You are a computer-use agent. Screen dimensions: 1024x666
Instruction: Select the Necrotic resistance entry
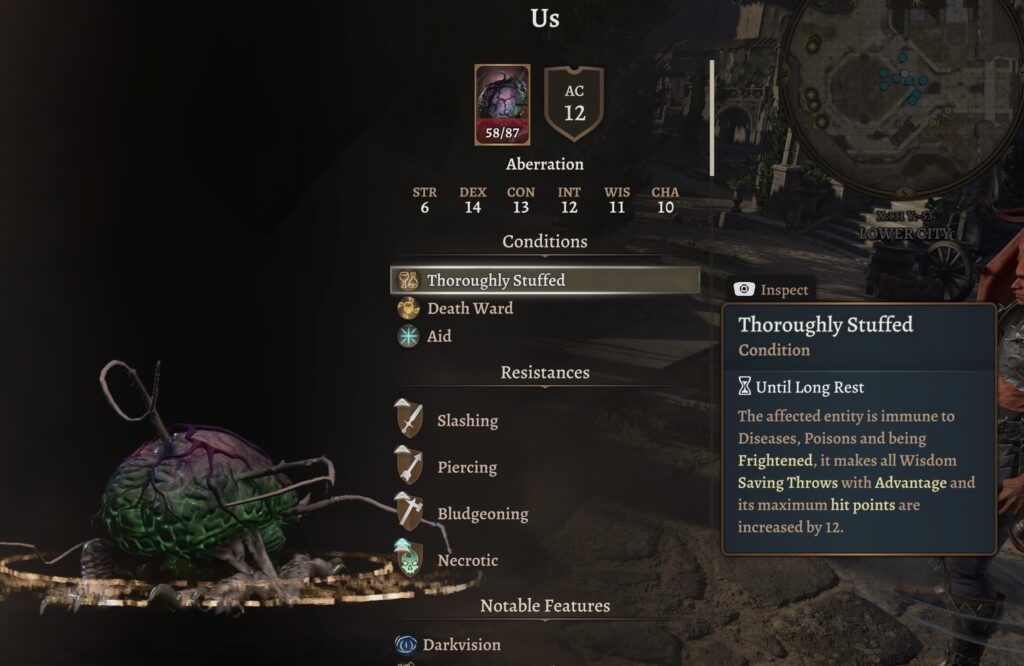pos(466,560)
